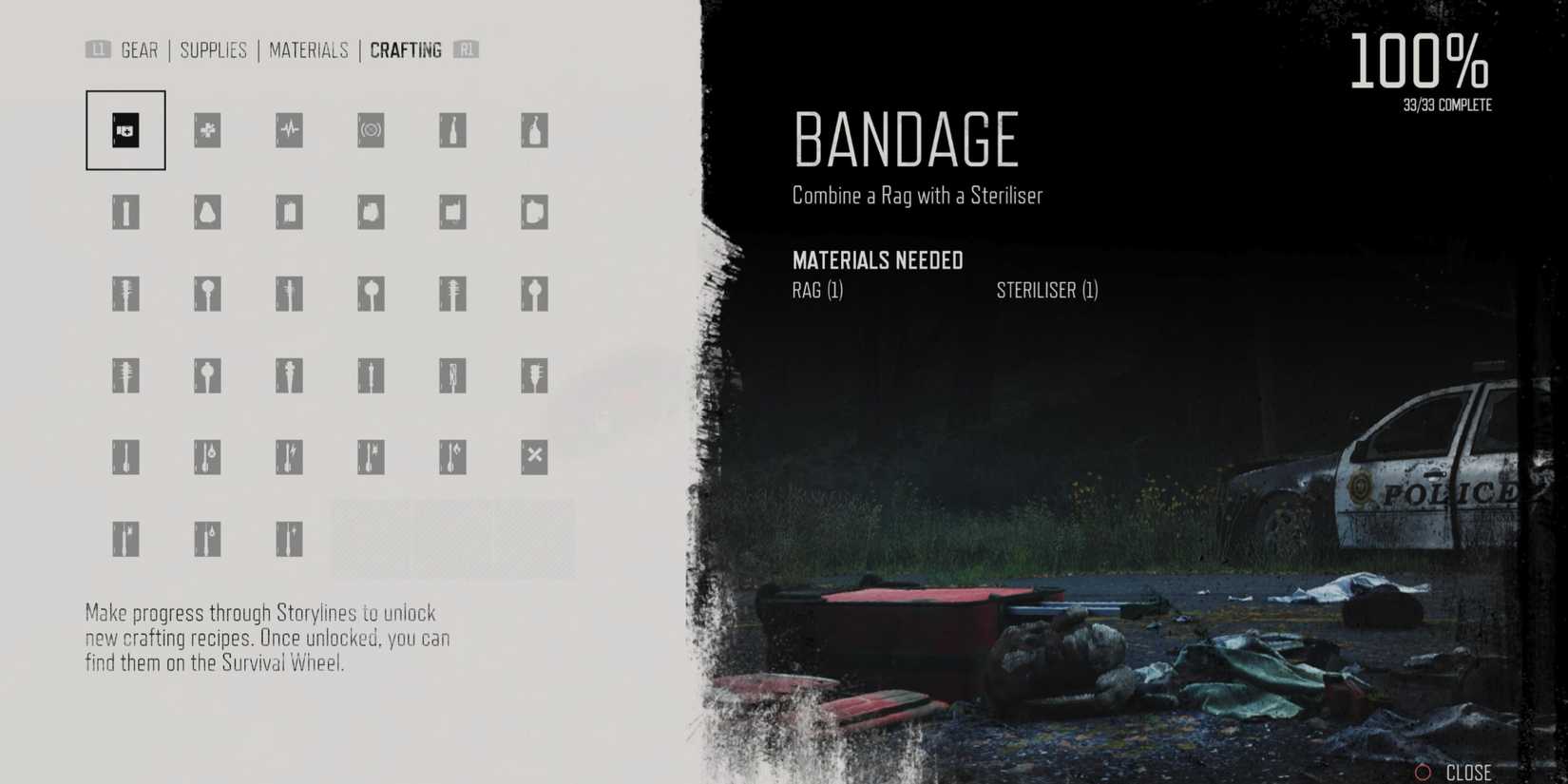
Task: Select the last recipe icon in the bottom row
Action: pos(289,539)
